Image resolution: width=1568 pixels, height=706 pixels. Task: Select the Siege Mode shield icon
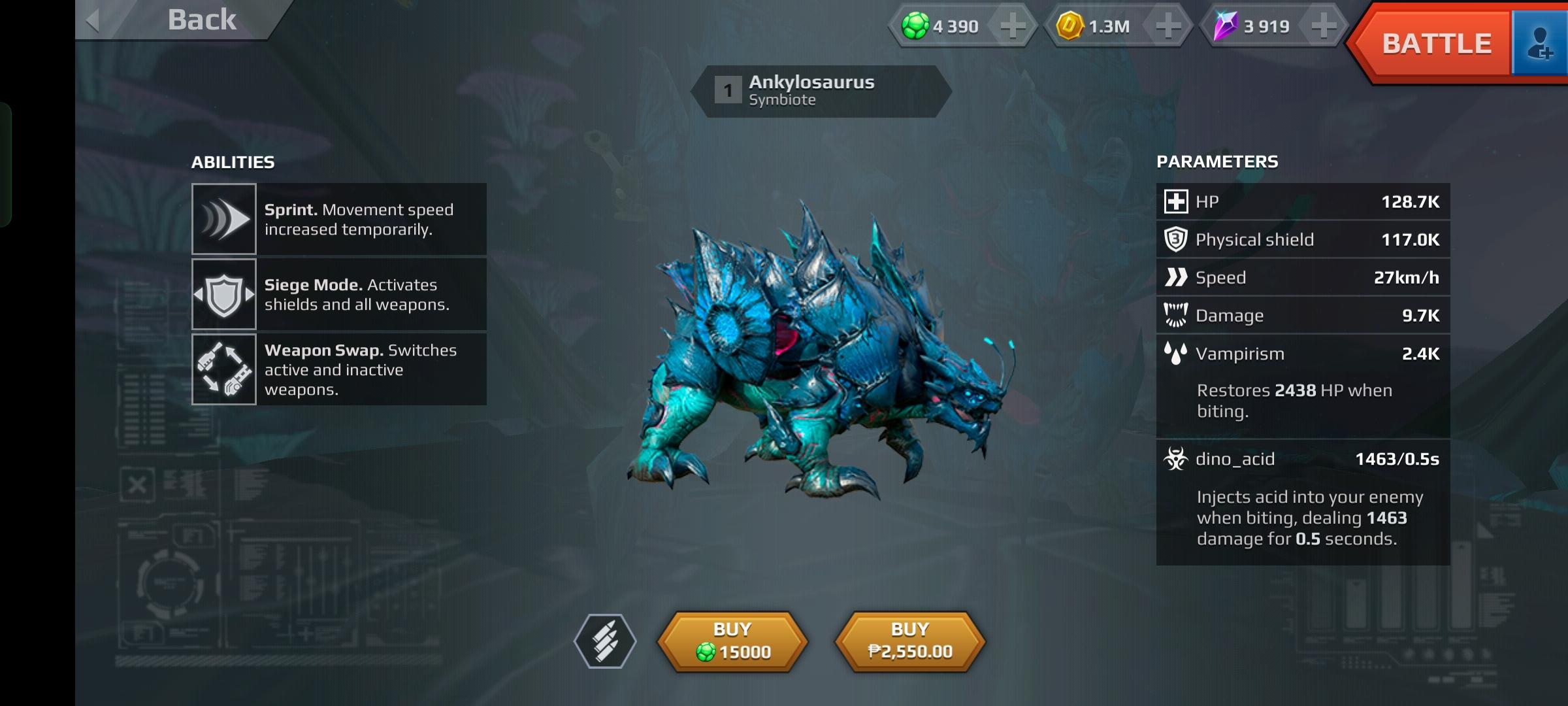[224, 294]
